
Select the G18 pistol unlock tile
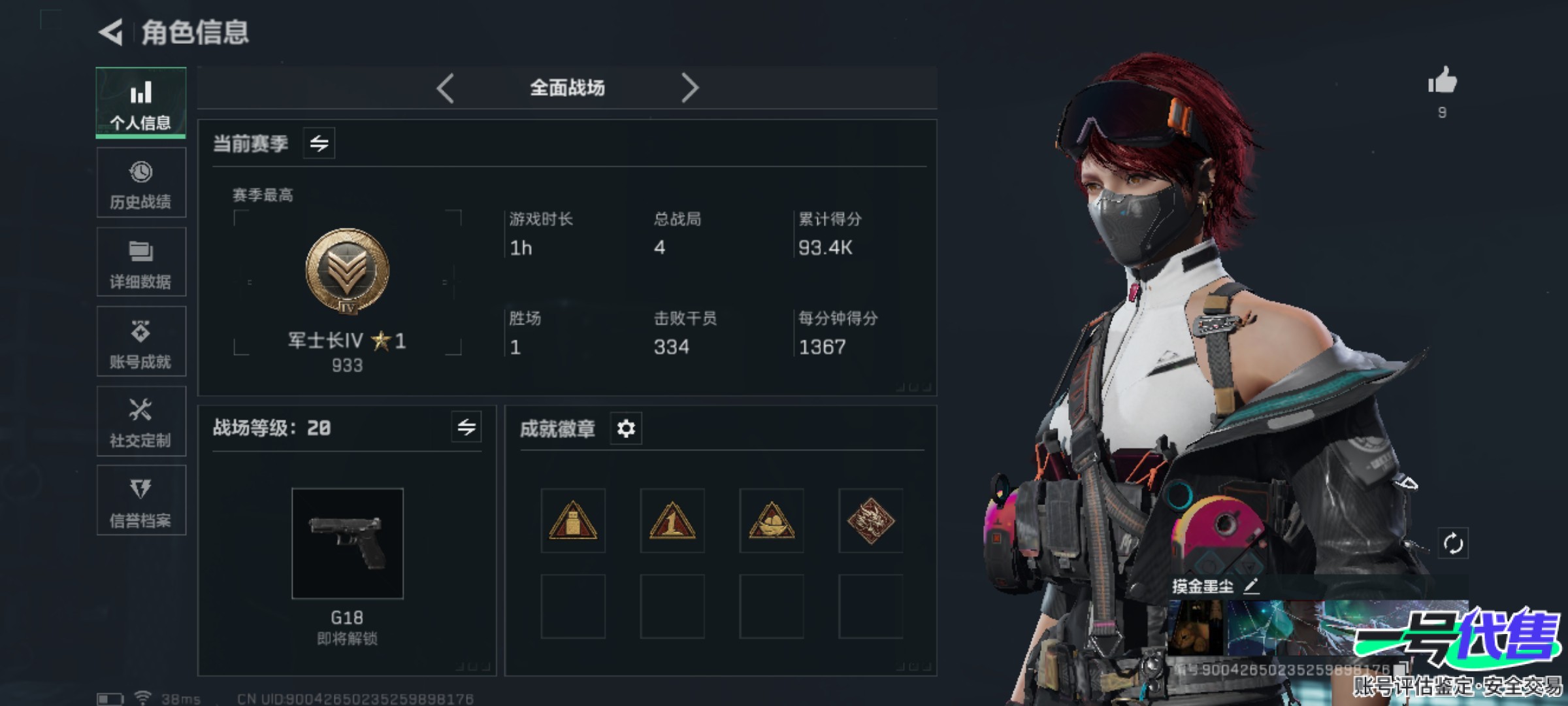click(x=347, y=543)
